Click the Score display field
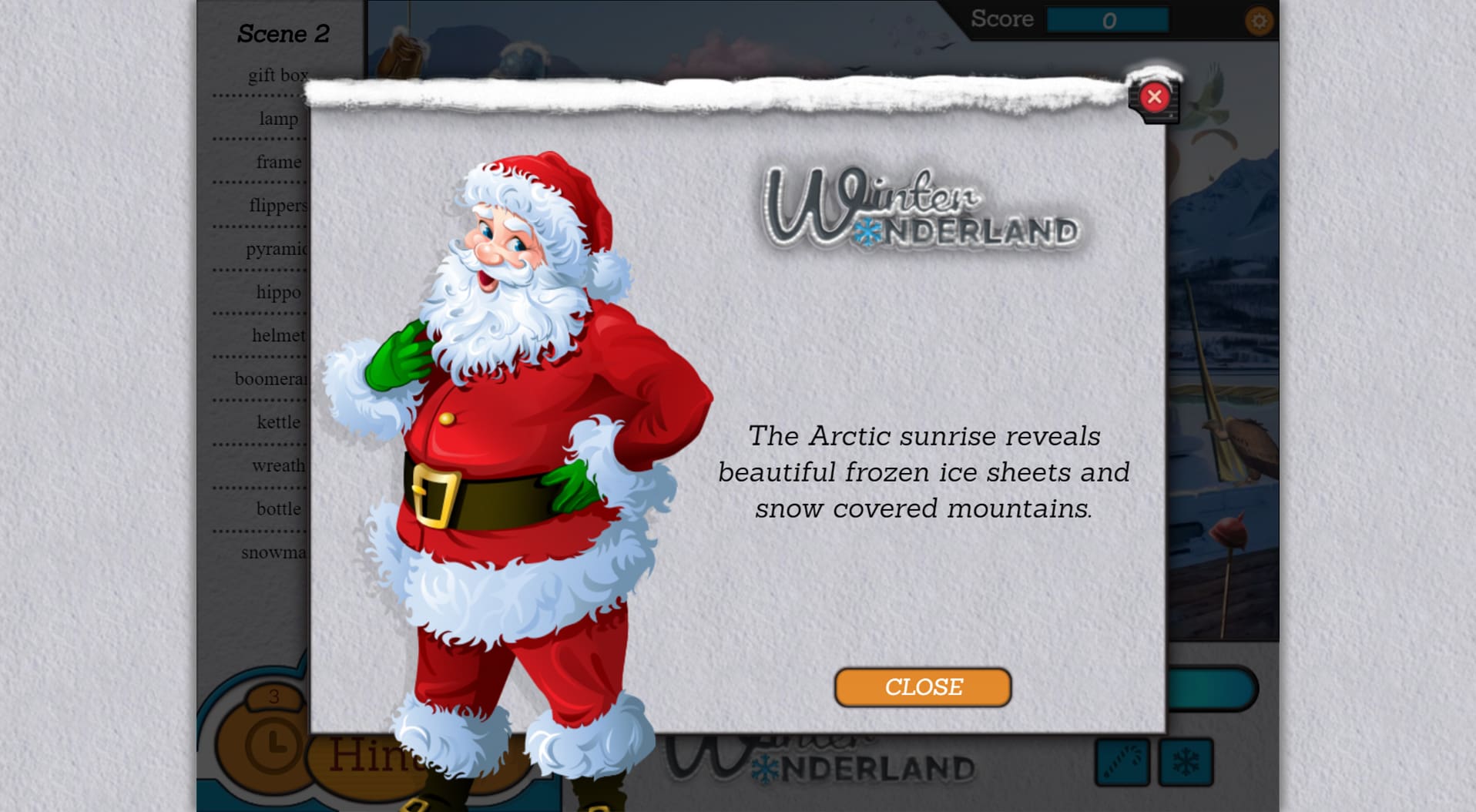Image resolution: width=1476 pixels, height=812 pixels. [x=1109, y=21]
